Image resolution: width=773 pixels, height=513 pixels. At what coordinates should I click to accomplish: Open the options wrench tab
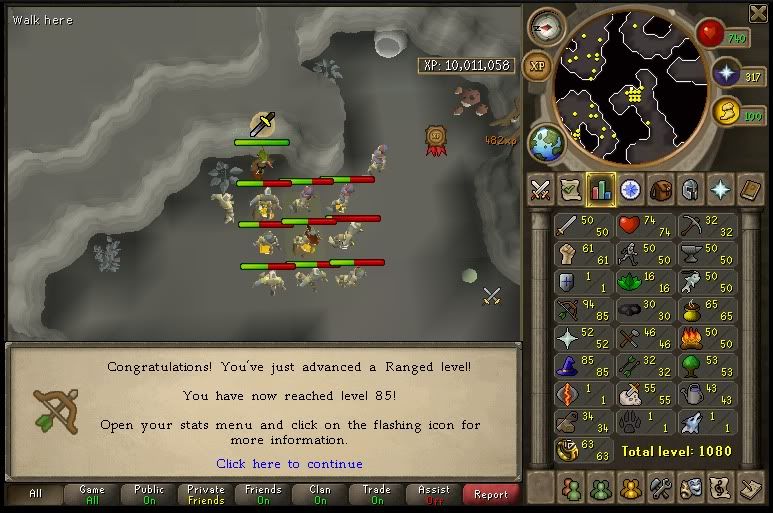(x=660, y=489)
